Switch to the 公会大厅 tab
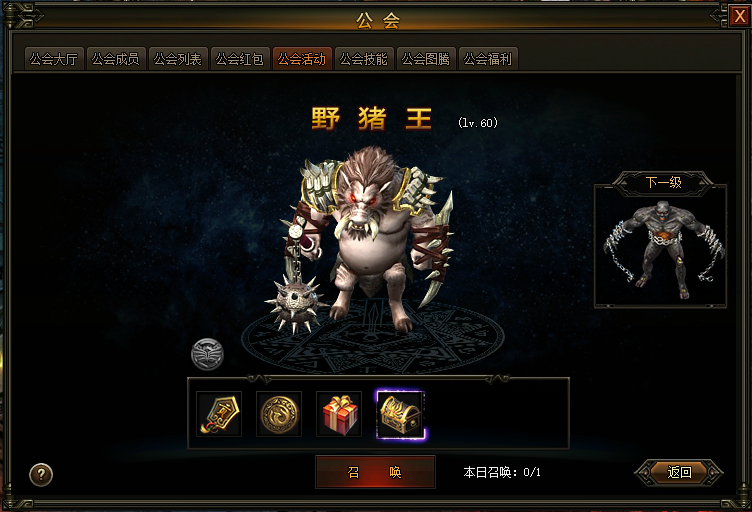This screenshot has height=512, width=752. [54, 59]
